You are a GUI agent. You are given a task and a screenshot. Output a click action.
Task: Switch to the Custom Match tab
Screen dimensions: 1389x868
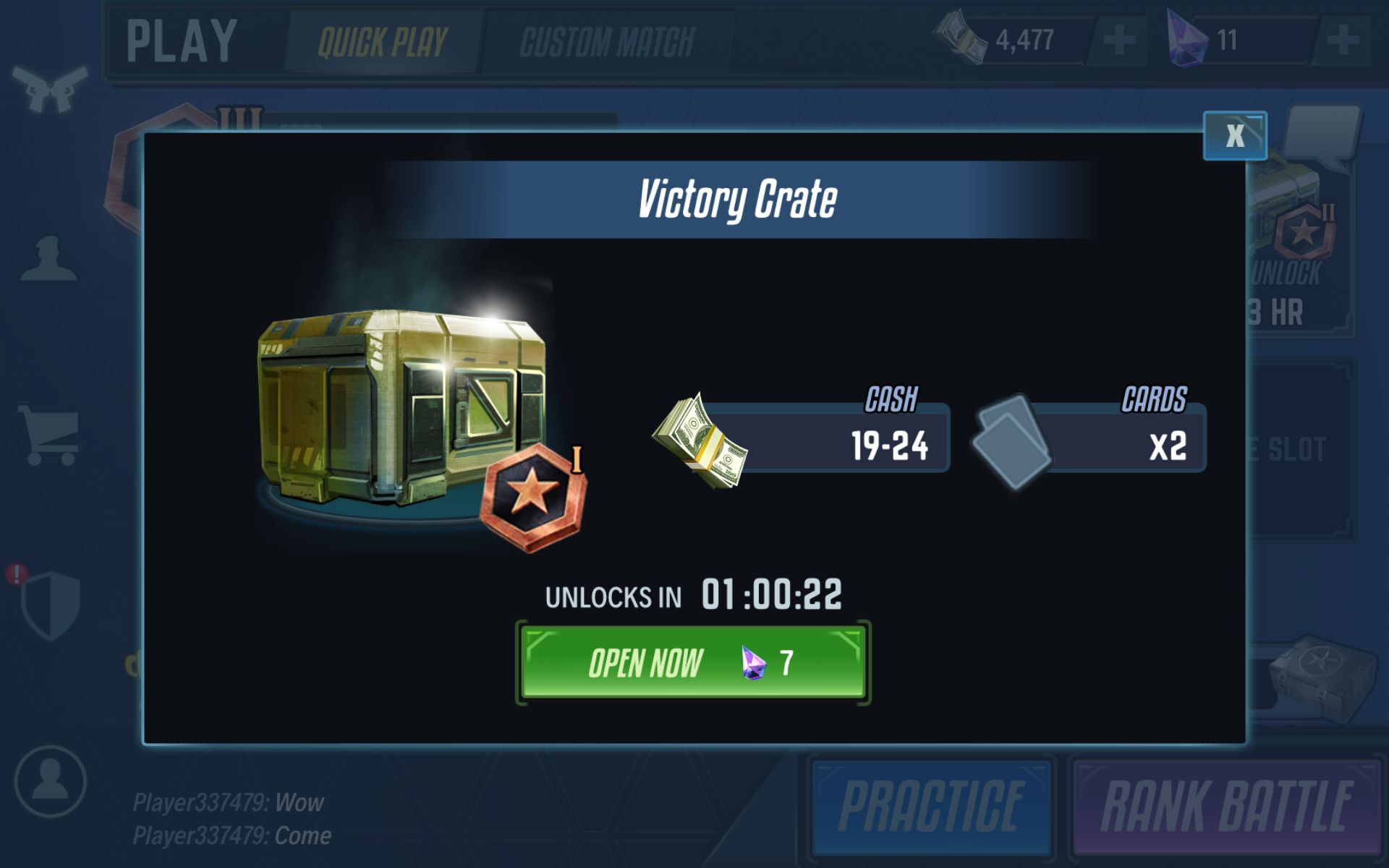coord(607,42)
